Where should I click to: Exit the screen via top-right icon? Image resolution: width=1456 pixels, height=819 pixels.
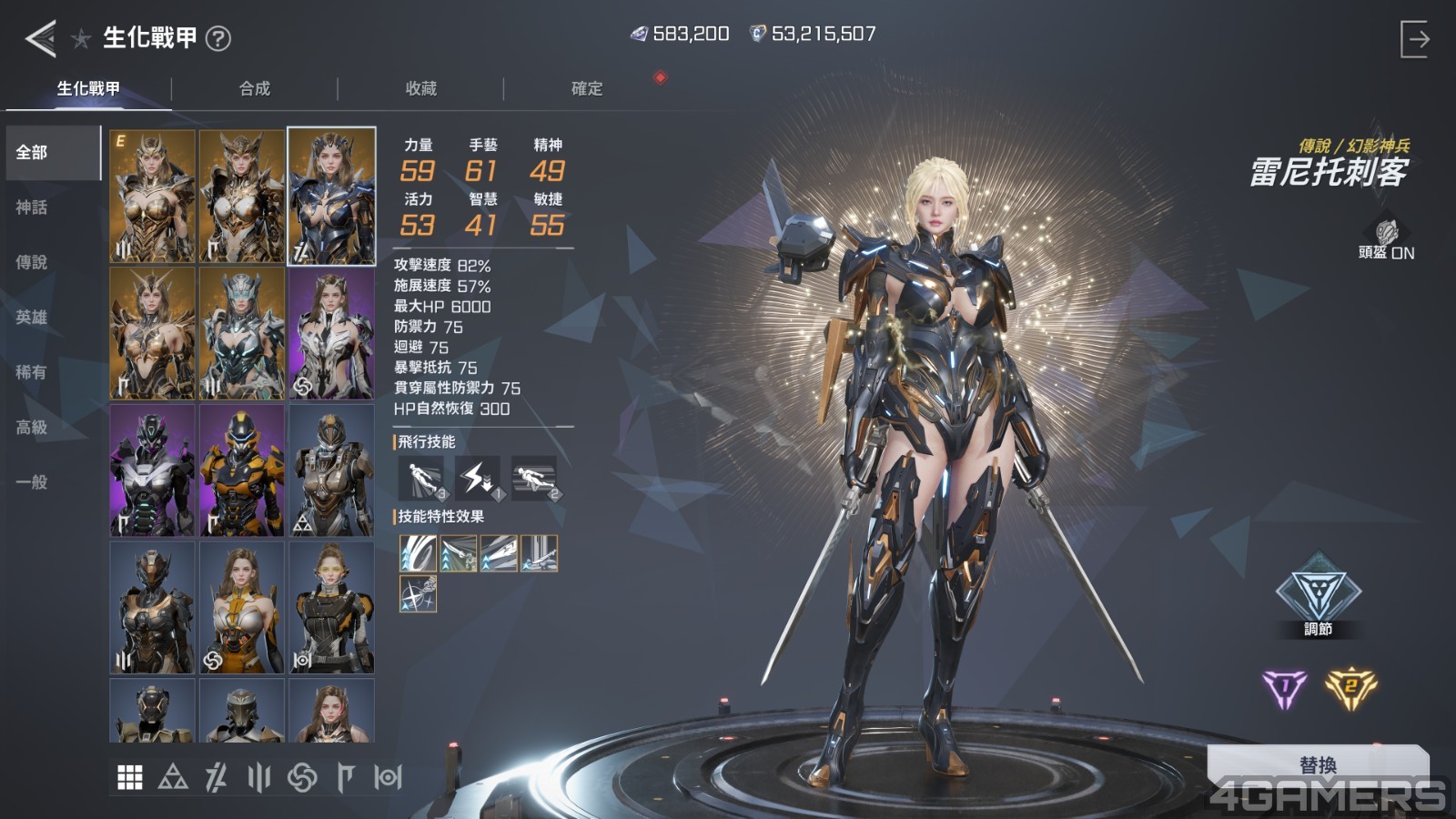click(1414, 39)
